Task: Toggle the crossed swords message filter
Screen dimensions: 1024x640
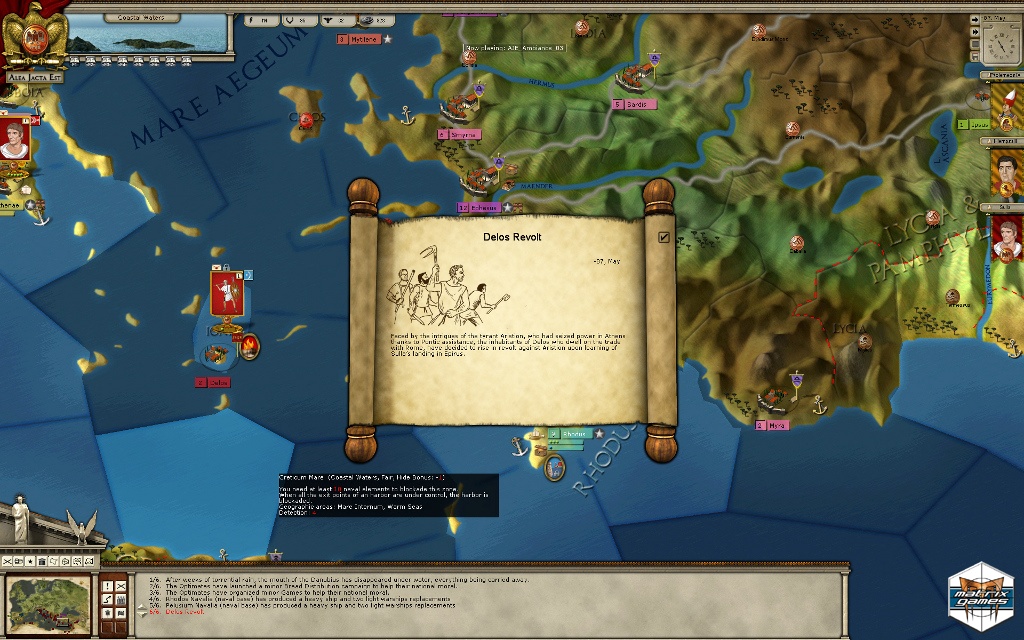Action: [121, 585]
